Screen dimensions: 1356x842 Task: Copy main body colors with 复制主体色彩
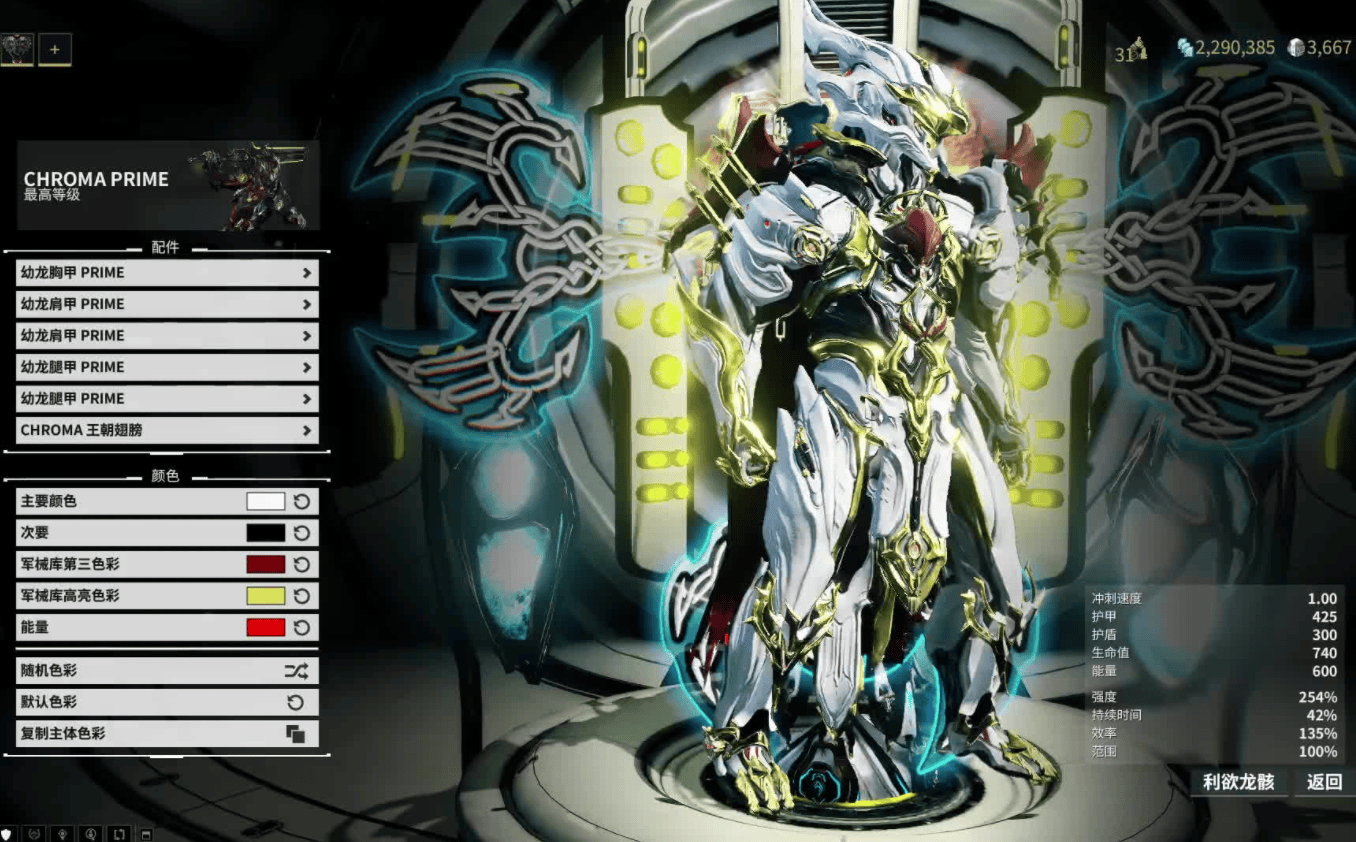click(x=167, y=734)
